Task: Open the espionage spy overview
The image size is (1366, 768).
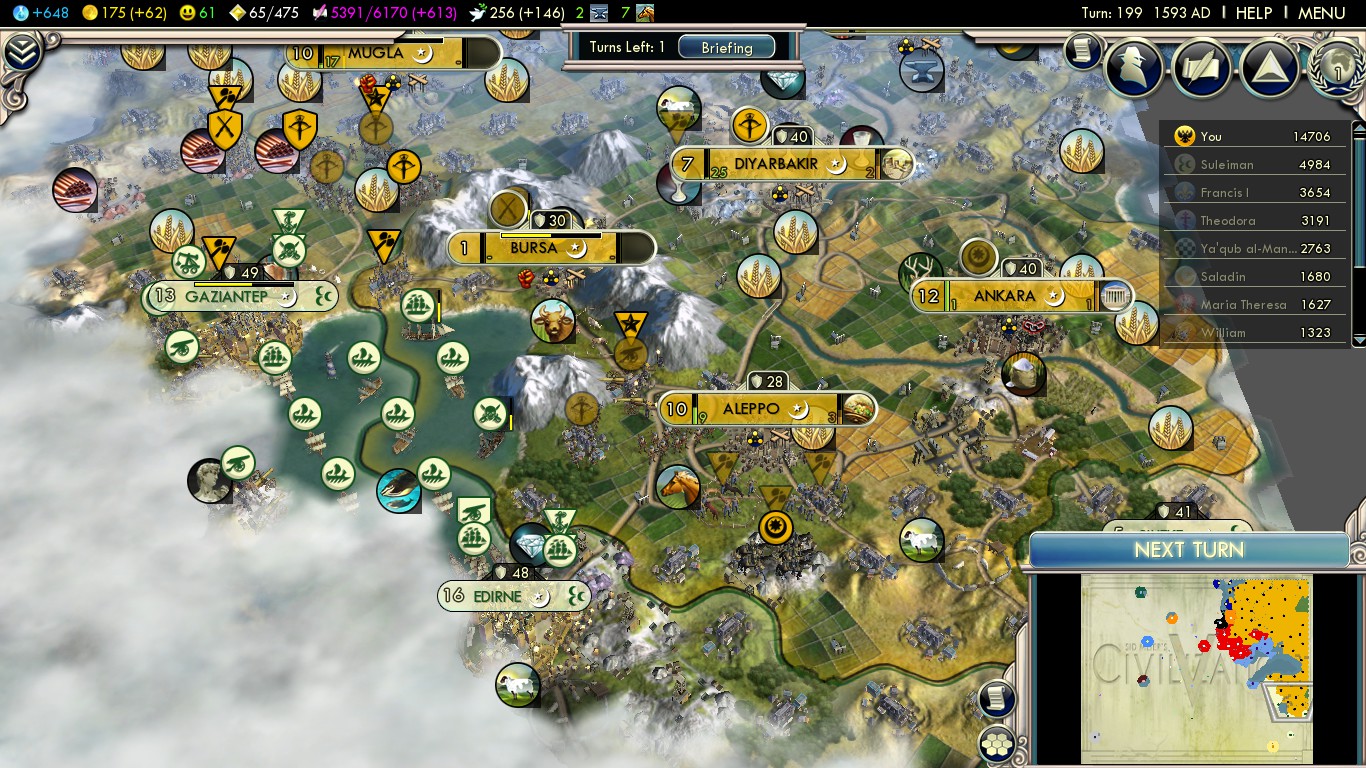Action: coord(1134,67)
